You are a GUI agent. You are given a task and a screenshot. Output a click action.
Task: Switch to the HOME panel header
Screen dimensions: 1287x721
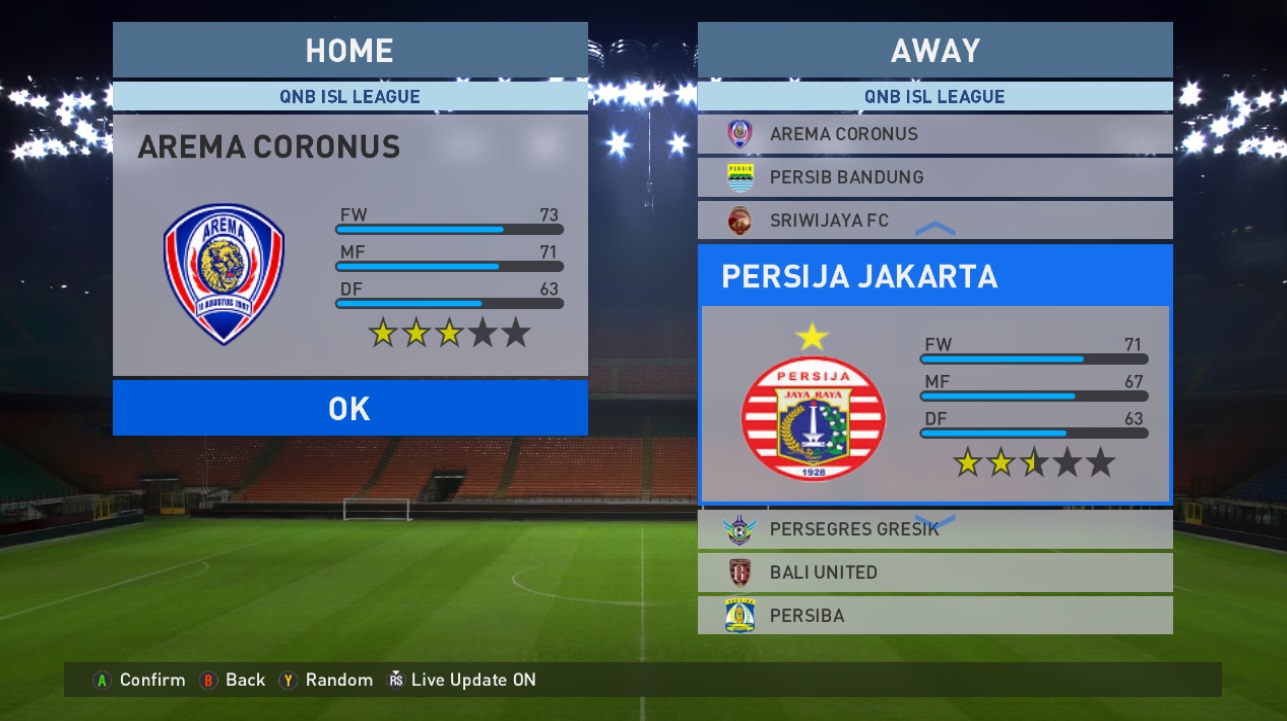click(349, 50)
